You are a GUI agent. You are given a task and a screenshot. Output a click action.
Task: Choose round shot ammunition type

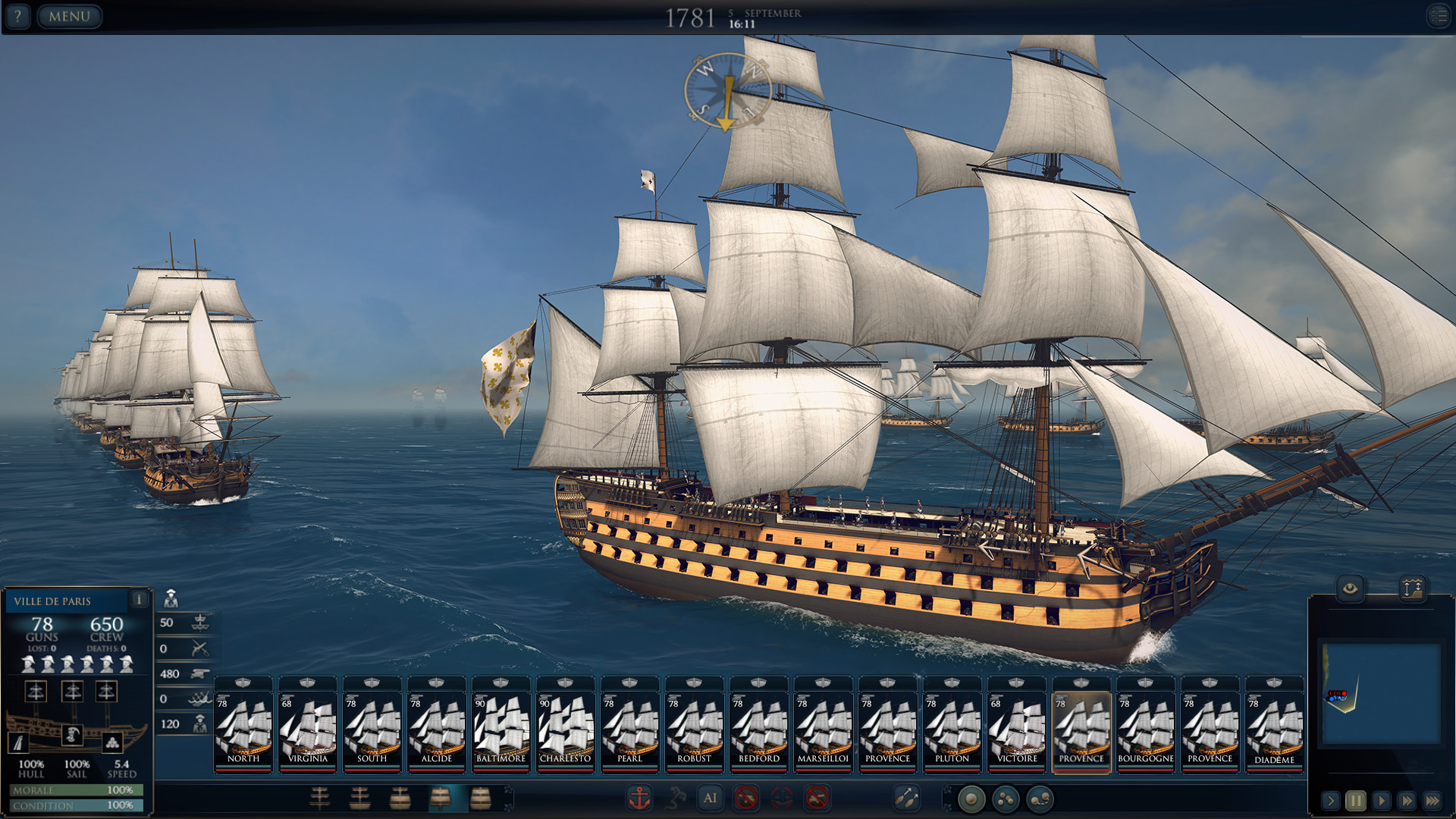971,799
